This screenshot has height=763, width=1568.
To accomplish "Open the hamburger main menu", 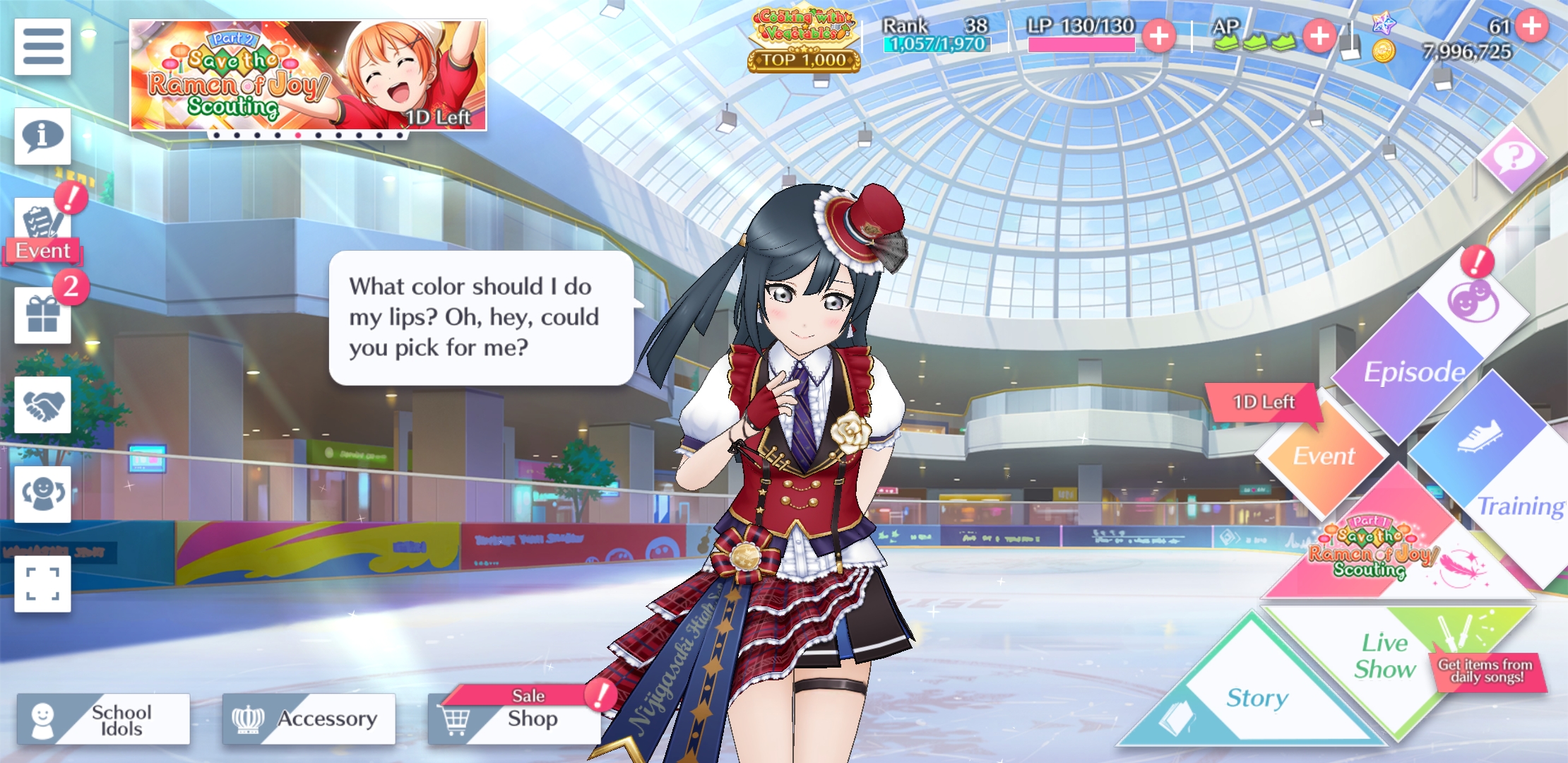I will [x=42, y=47].
